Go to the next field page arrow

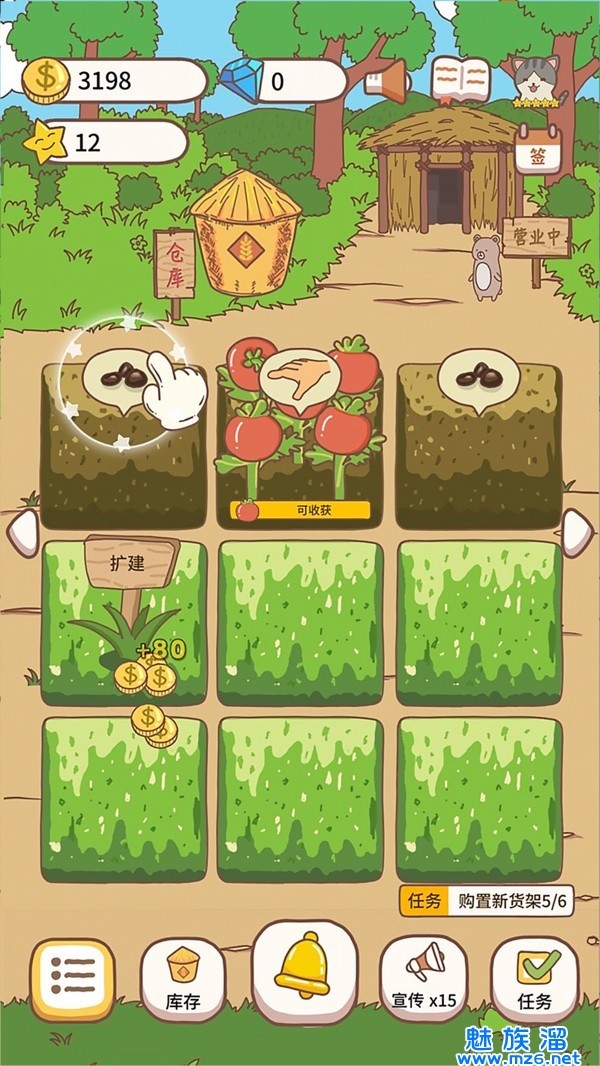(x=578, y=532)
